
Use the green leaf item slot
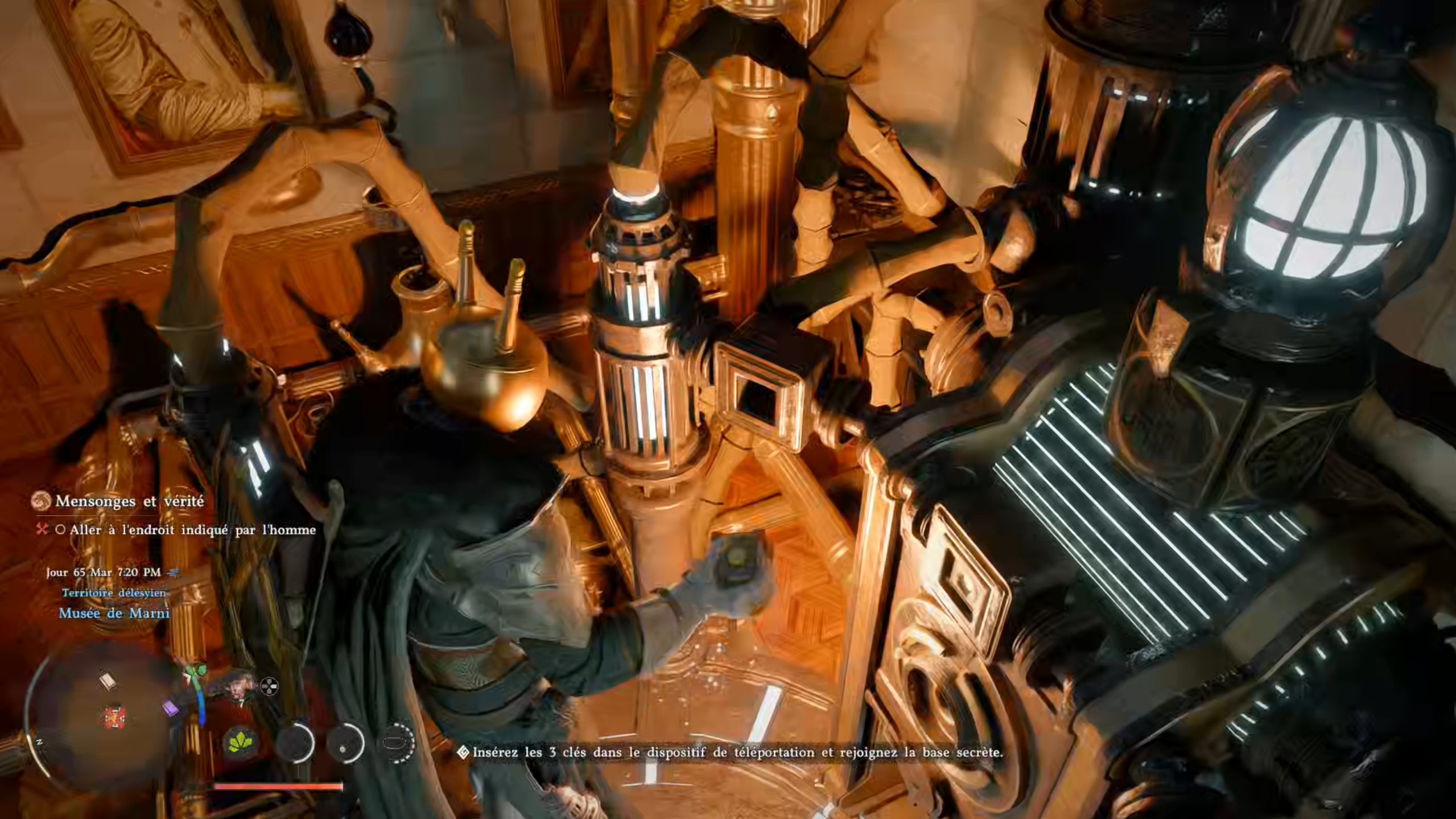(x=241, y=743)
